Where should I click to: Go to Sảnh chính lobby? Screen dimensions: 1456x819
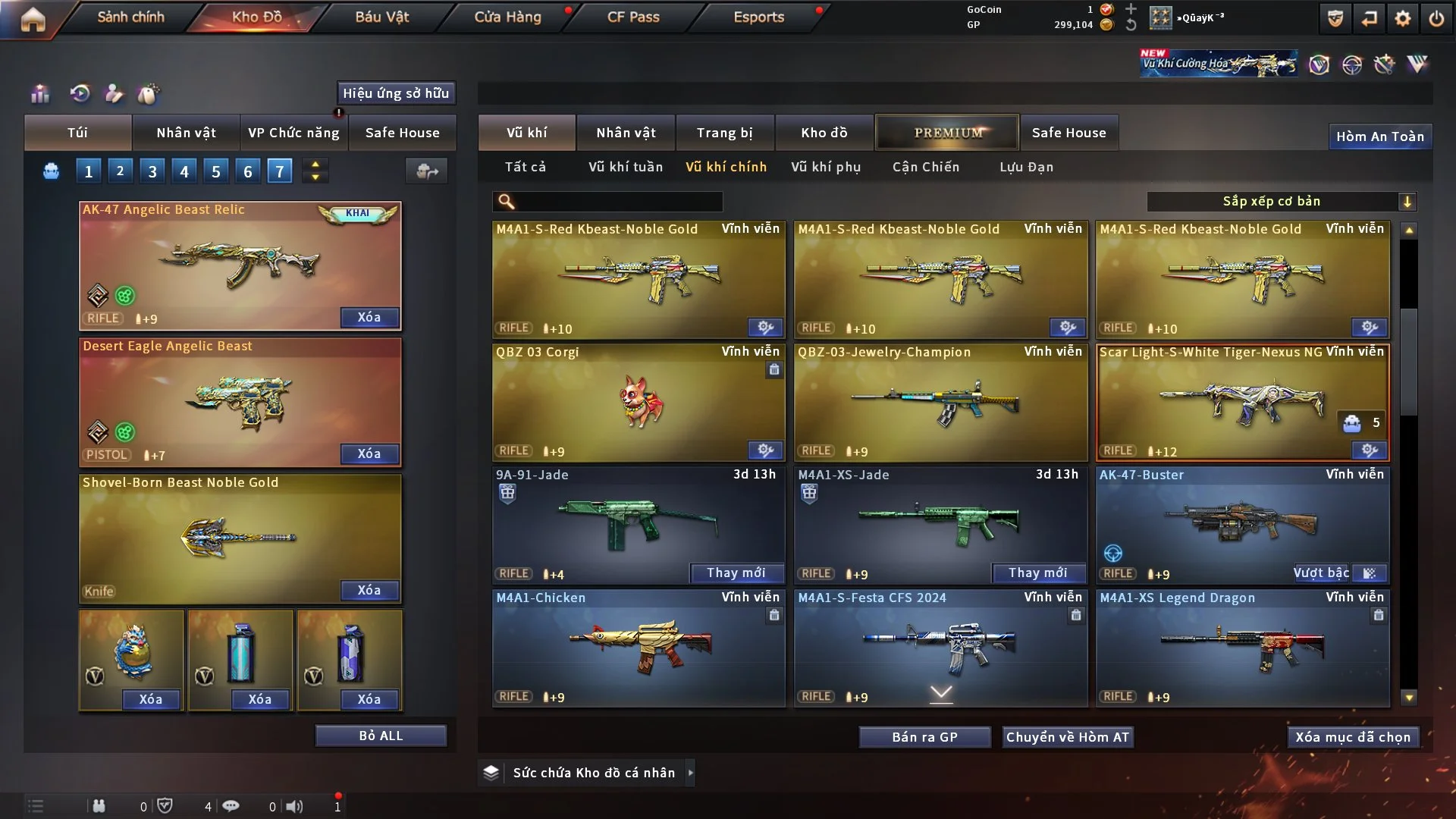(130, 17)
